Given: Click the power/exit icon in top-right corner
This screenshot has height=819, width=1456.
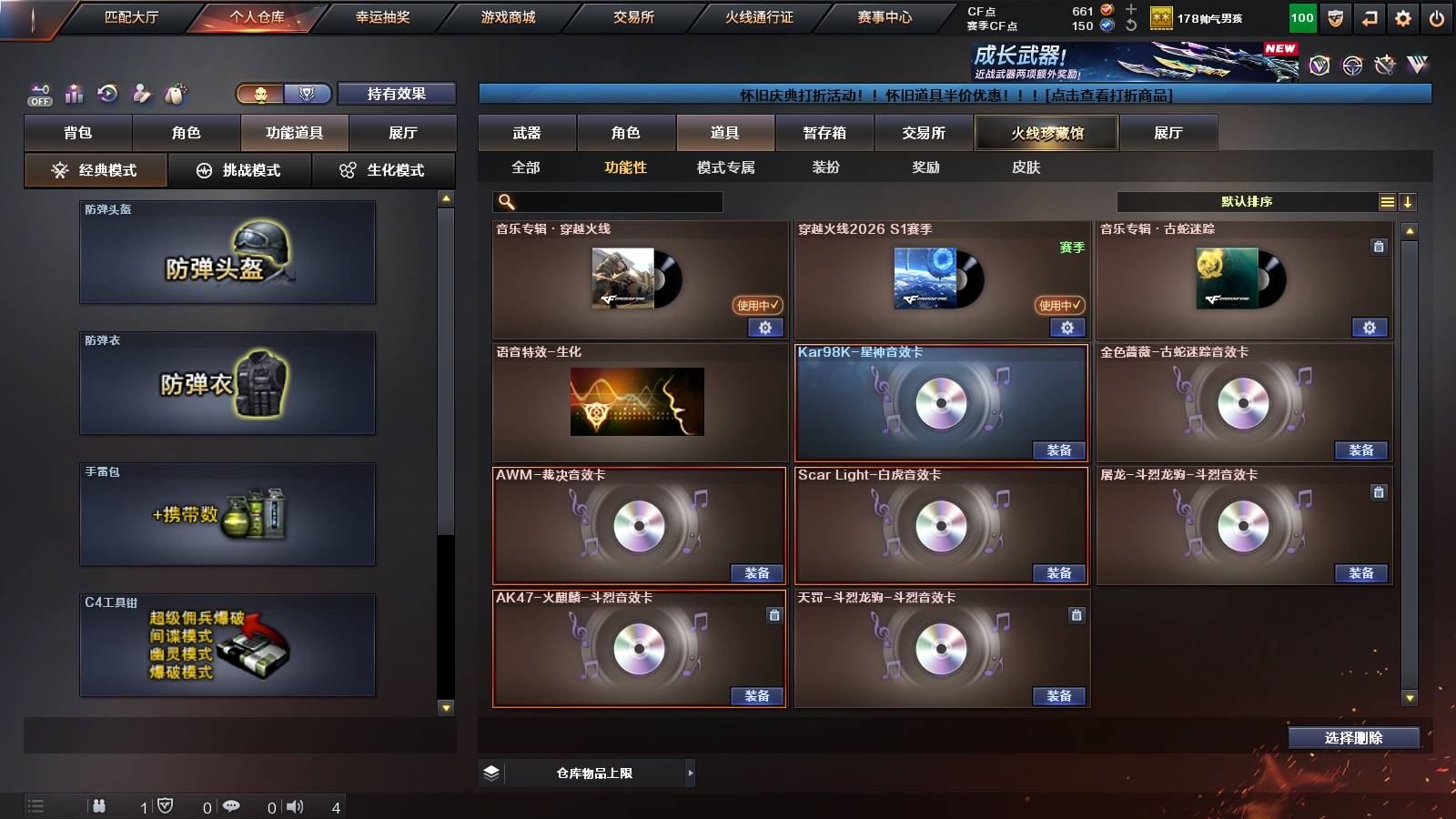Looking at the screenshot, I should click(1438, 16).
